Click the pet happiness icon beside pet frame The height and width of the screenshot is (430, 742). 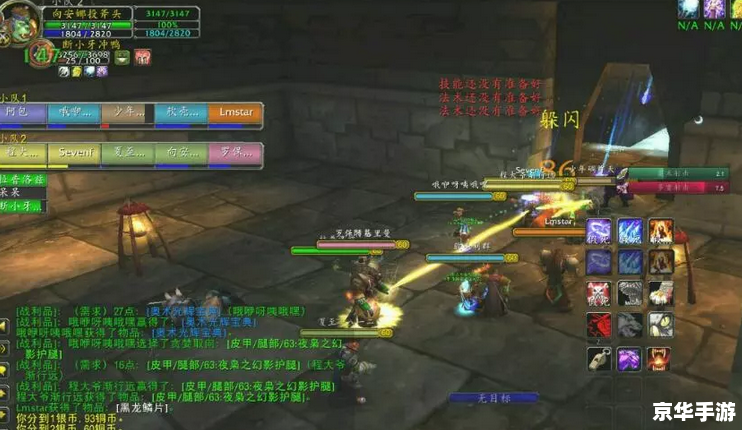point(124,58)
